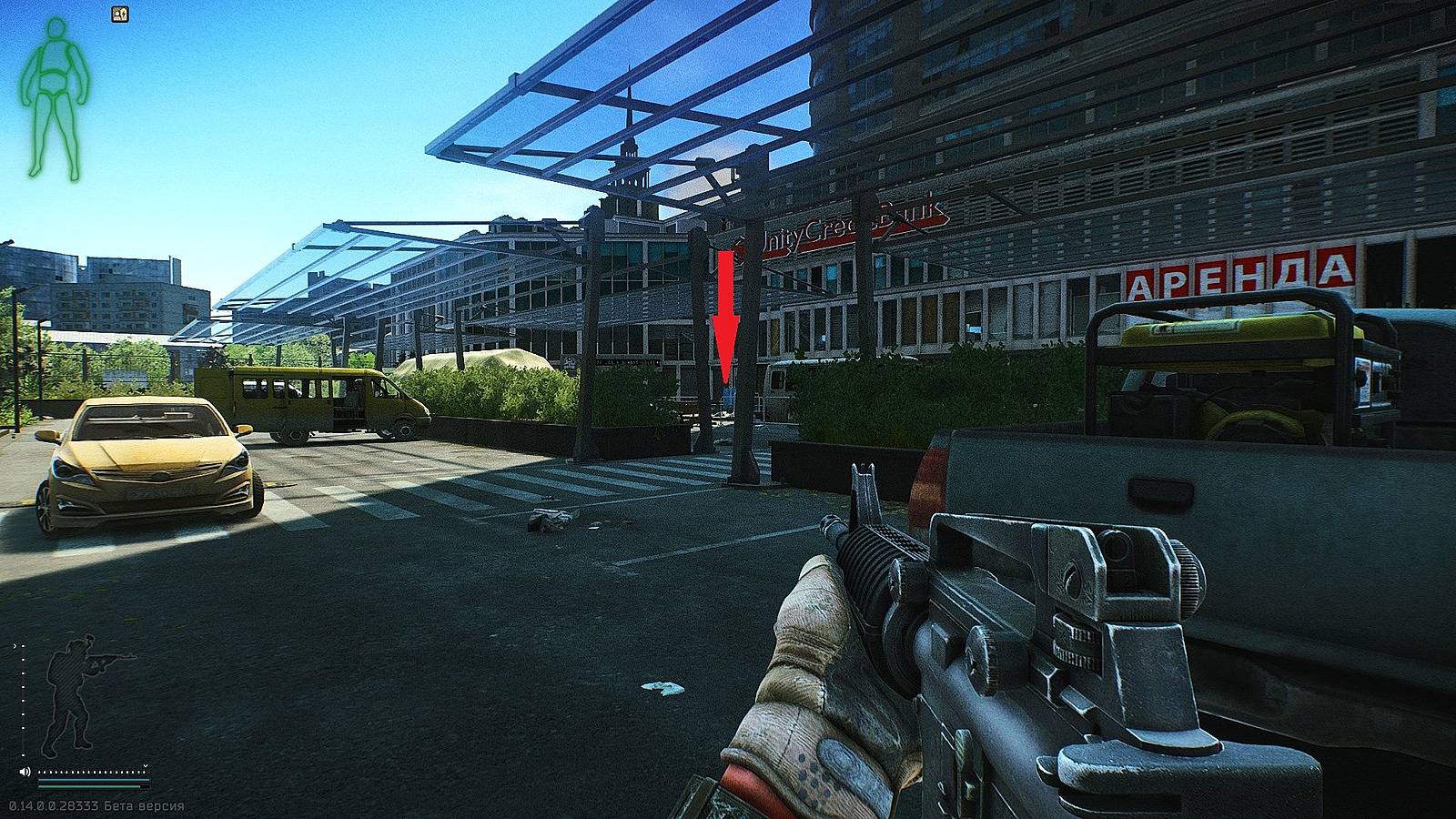The image size is (1456, 819).
Task: Click the dotted movement speed scale
Action: coord(91,771)
